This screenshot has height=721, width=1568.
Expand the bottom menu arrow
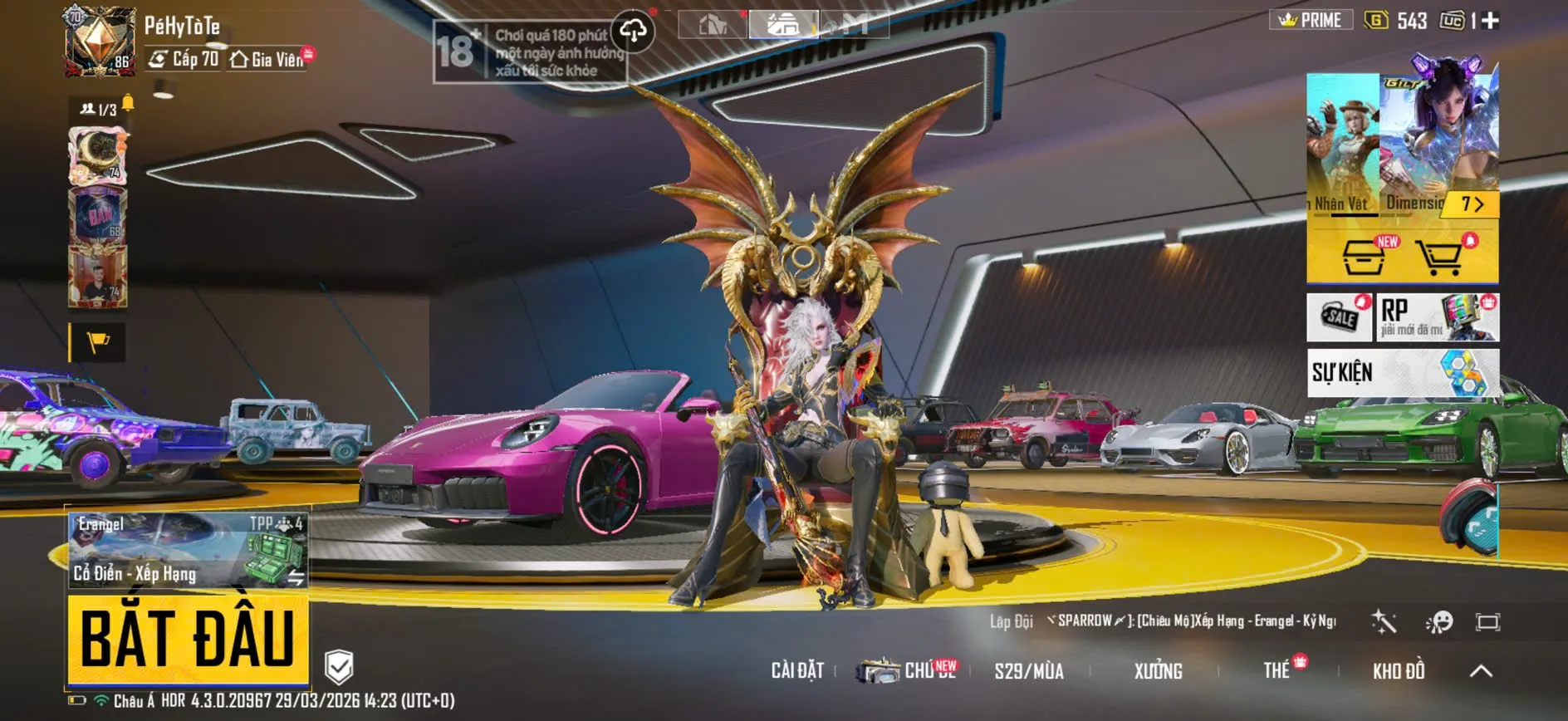point(1481,671)
